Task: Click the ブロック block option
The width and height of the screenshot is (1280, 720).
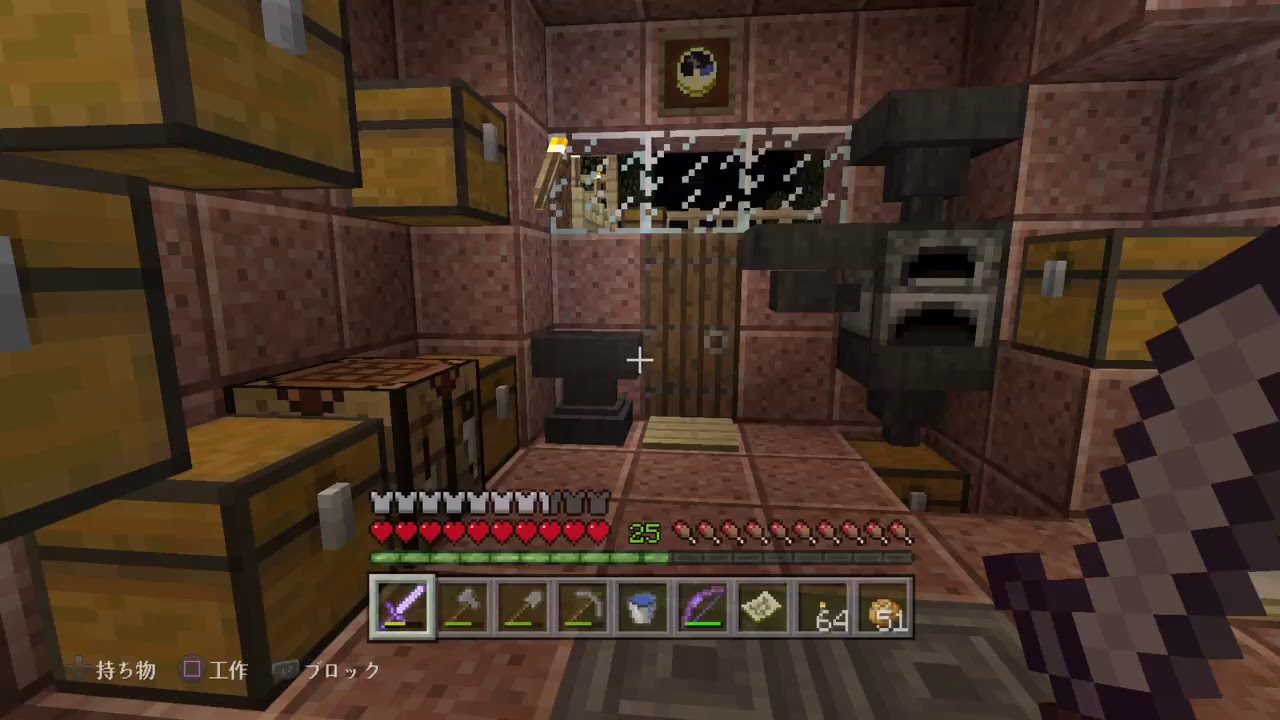Action: click(x=344, y=672)
